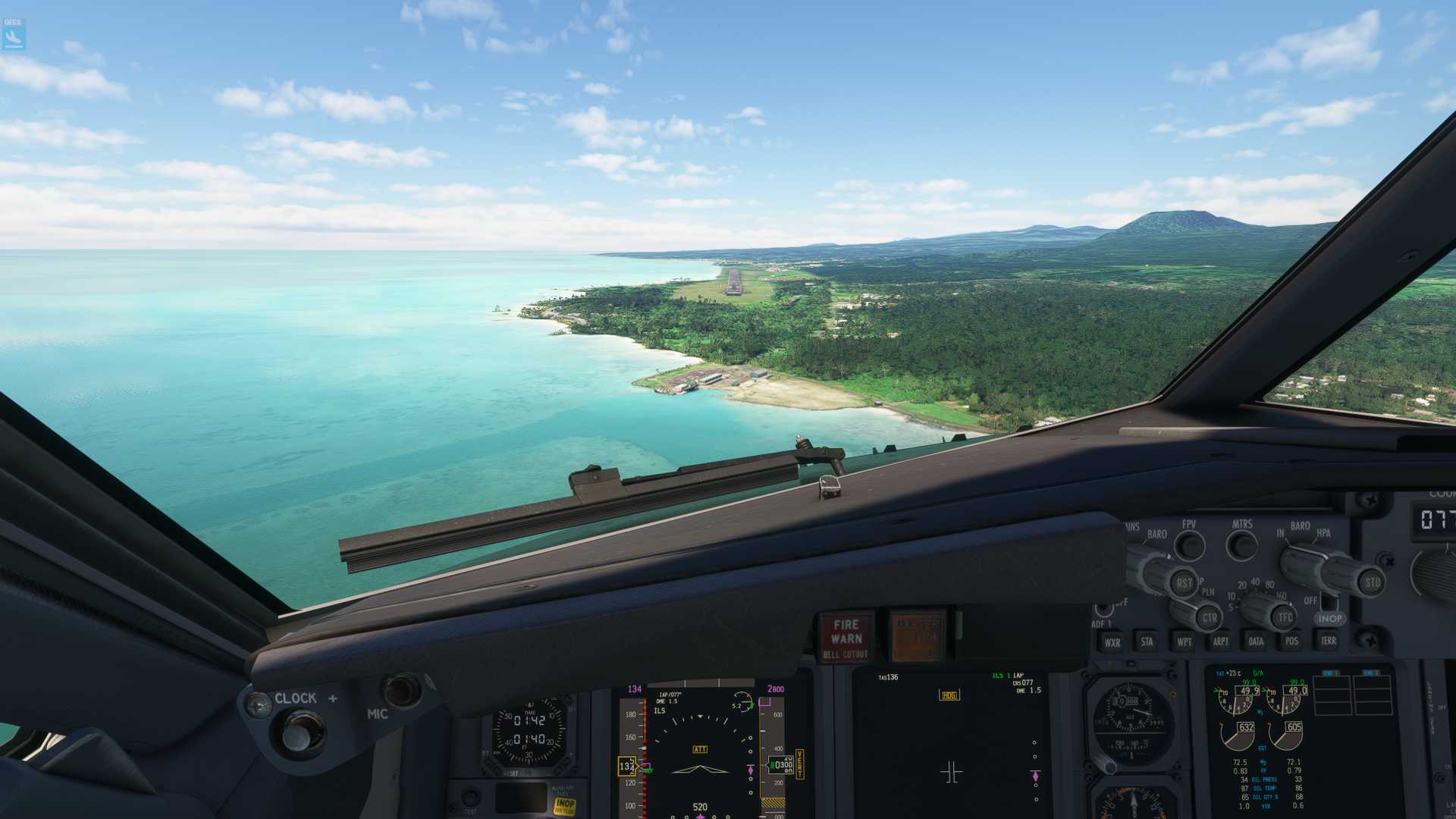Push the CTR map center button
The width and height of the screenshot is (1456, 819).
[x=1209, y=617]
